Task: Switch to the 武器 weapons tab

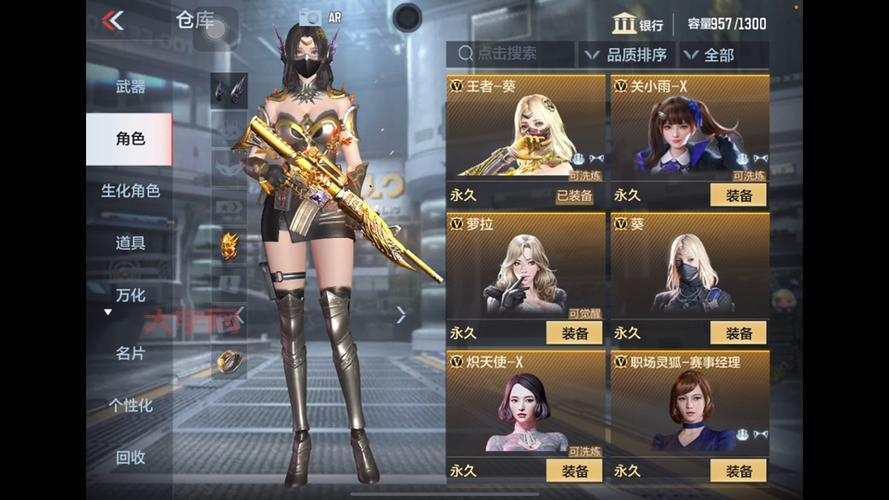Action: pyautogui.click(x=130, y=87)
